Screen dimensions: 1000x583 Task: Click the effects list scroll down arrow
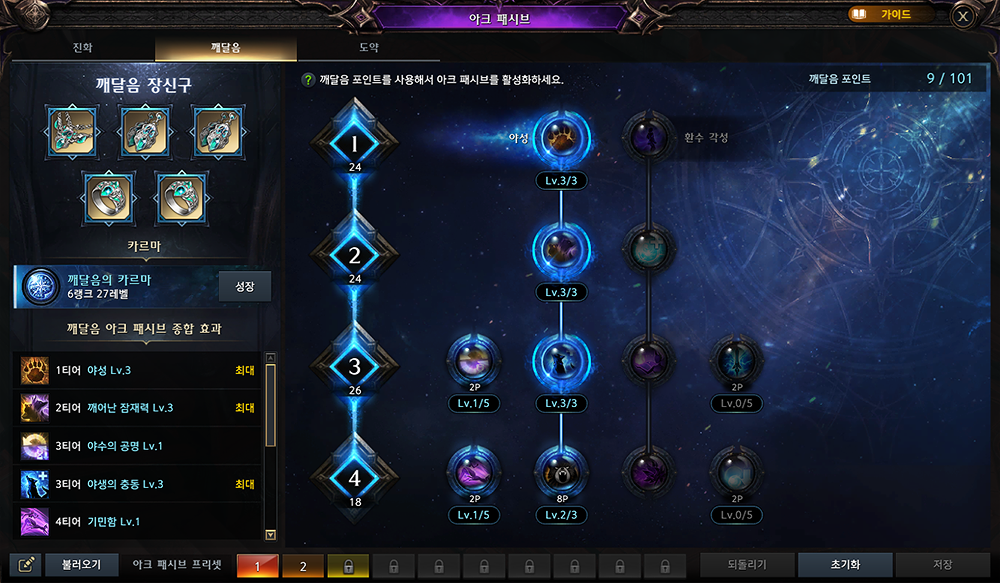pyautogui.click(x=270, y=535)
